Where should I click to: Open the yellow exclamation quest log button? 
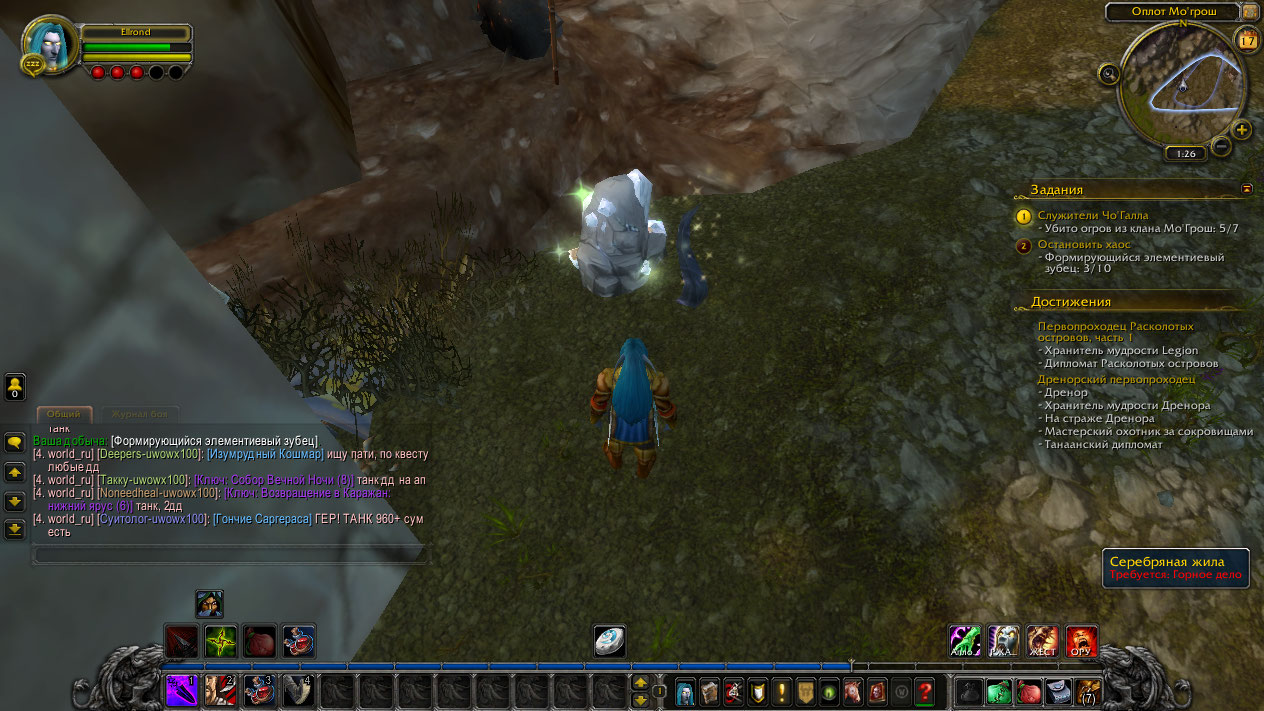780,690
